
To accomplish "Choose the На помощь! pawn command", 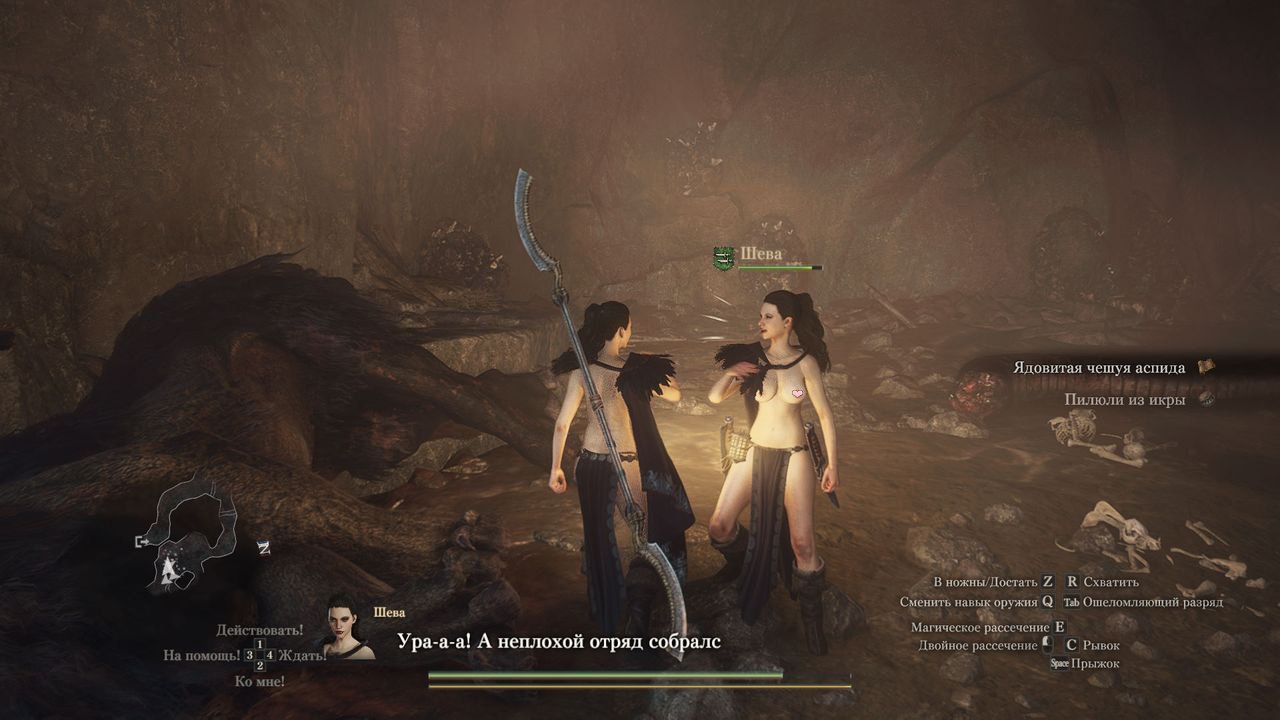I will [202, 655].
